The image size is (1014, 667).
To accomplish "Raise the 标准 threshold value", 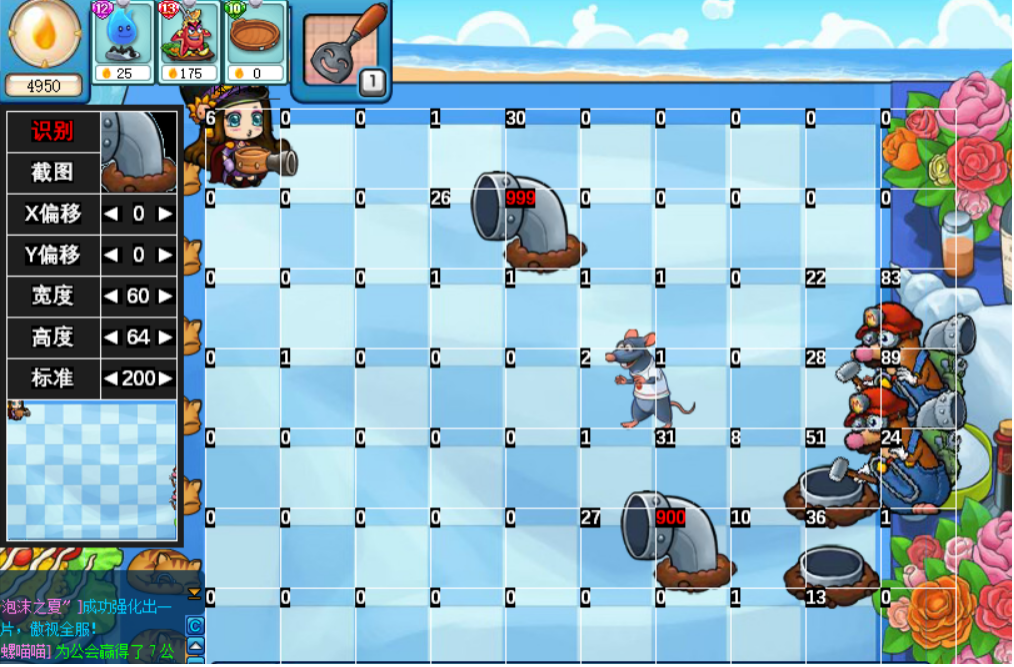I will click(166, 379).
